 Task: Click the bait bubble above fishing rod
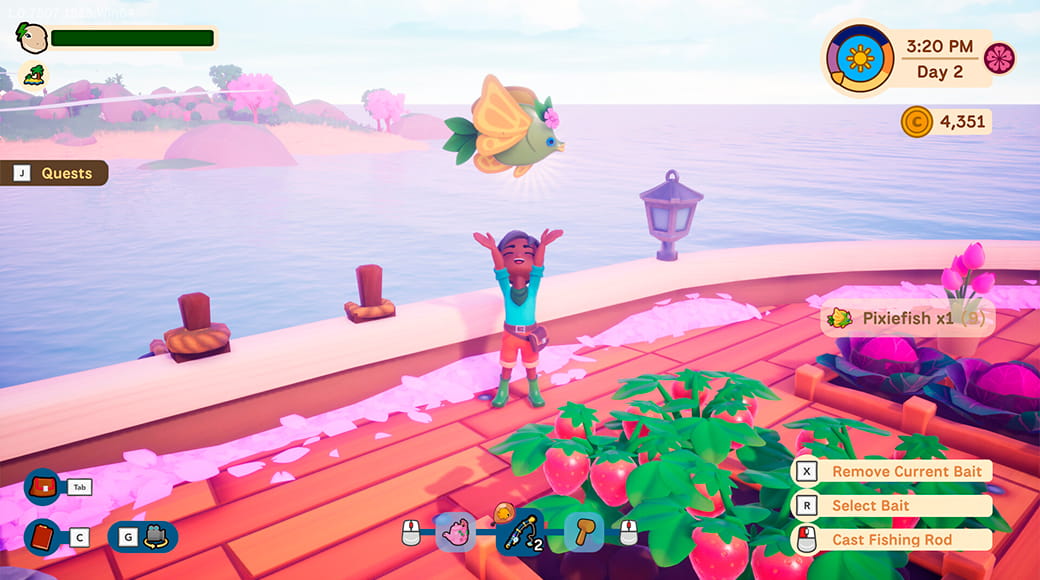coord(504,510)
